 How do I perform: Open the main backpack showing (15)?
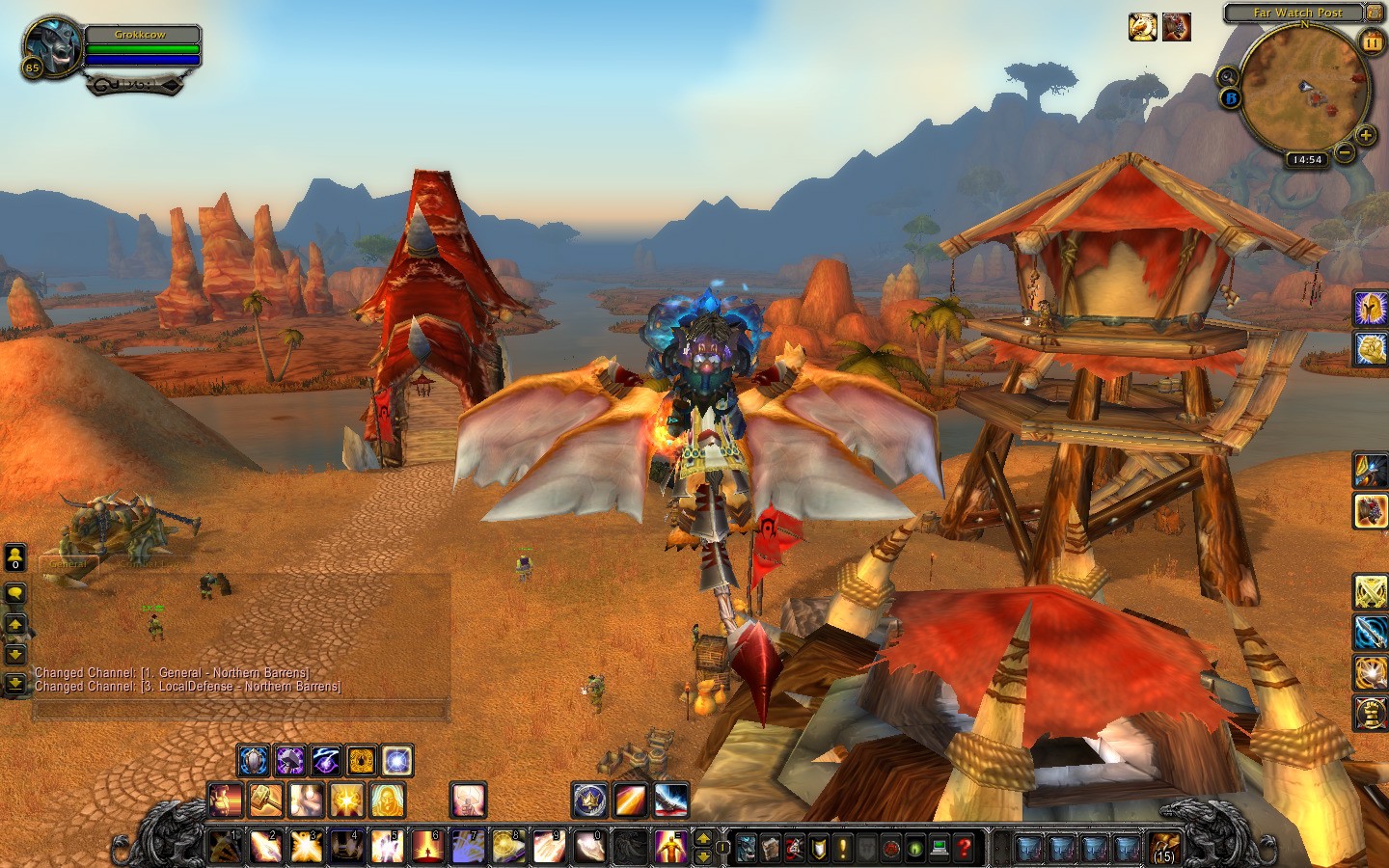1165,849
